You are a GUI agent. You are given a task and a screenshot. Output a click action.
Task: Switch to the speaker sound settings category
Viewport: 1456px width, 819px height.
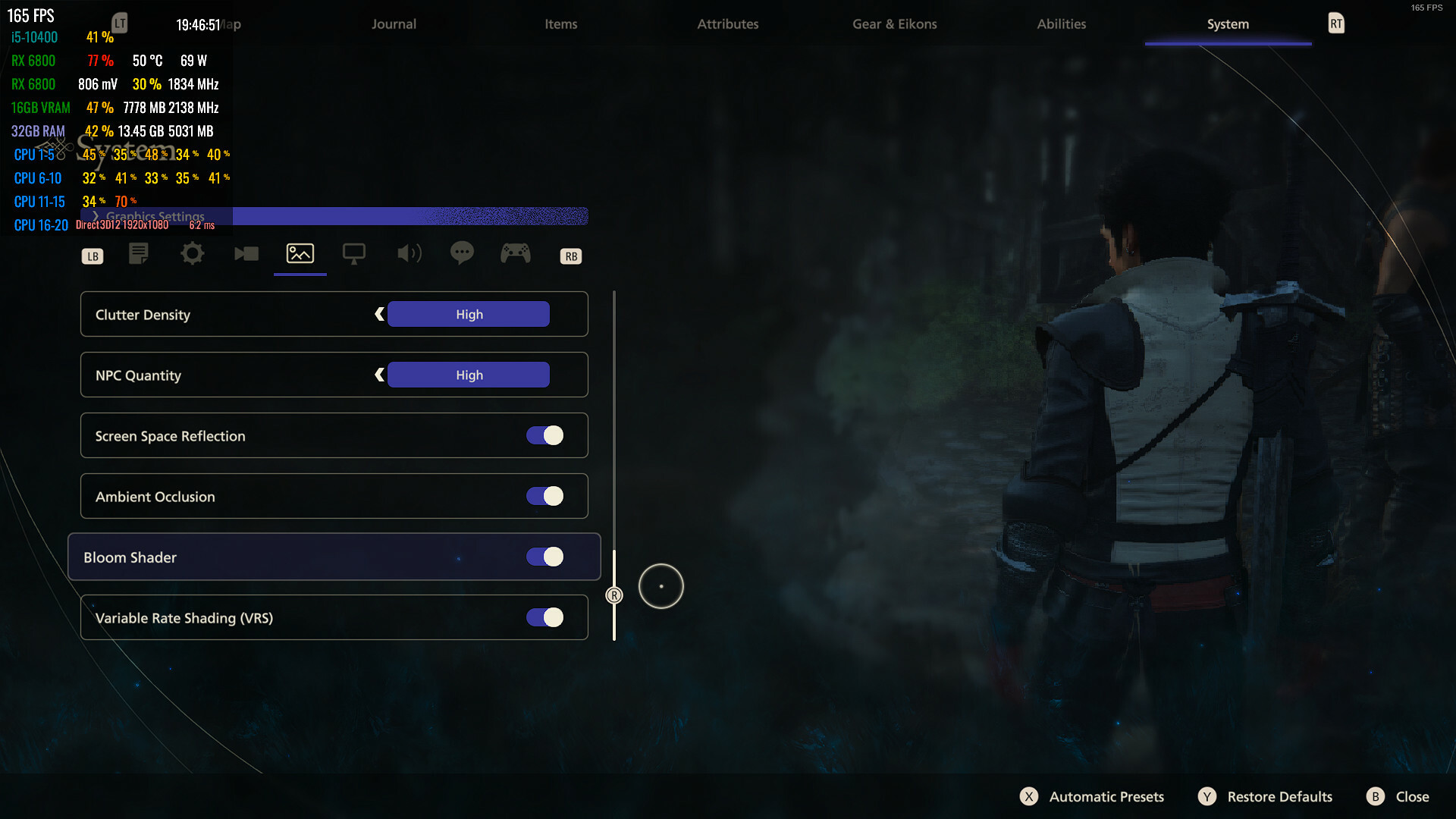coord(409,253)
